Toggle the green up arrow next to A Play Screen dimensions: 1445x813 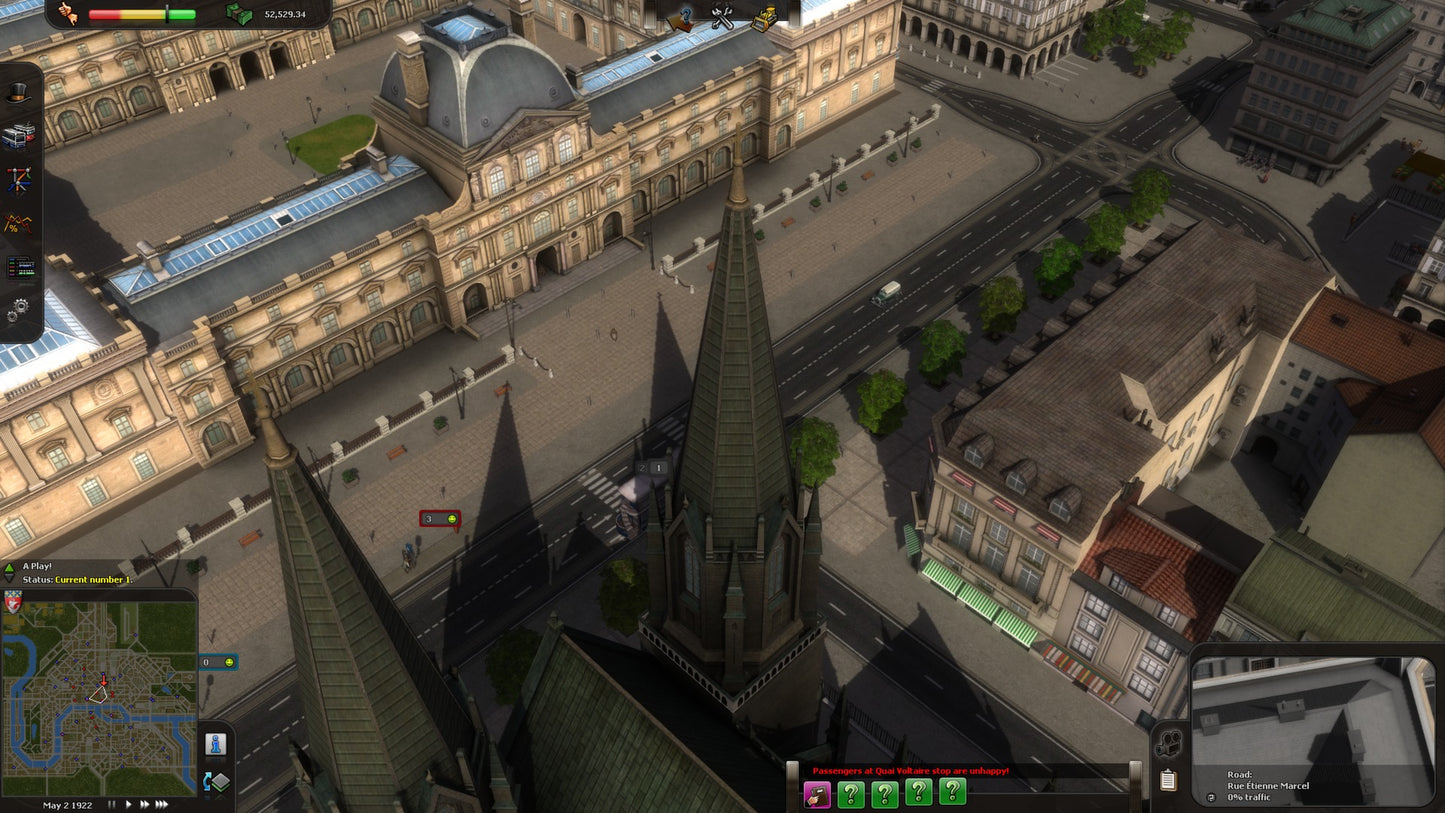9,568
